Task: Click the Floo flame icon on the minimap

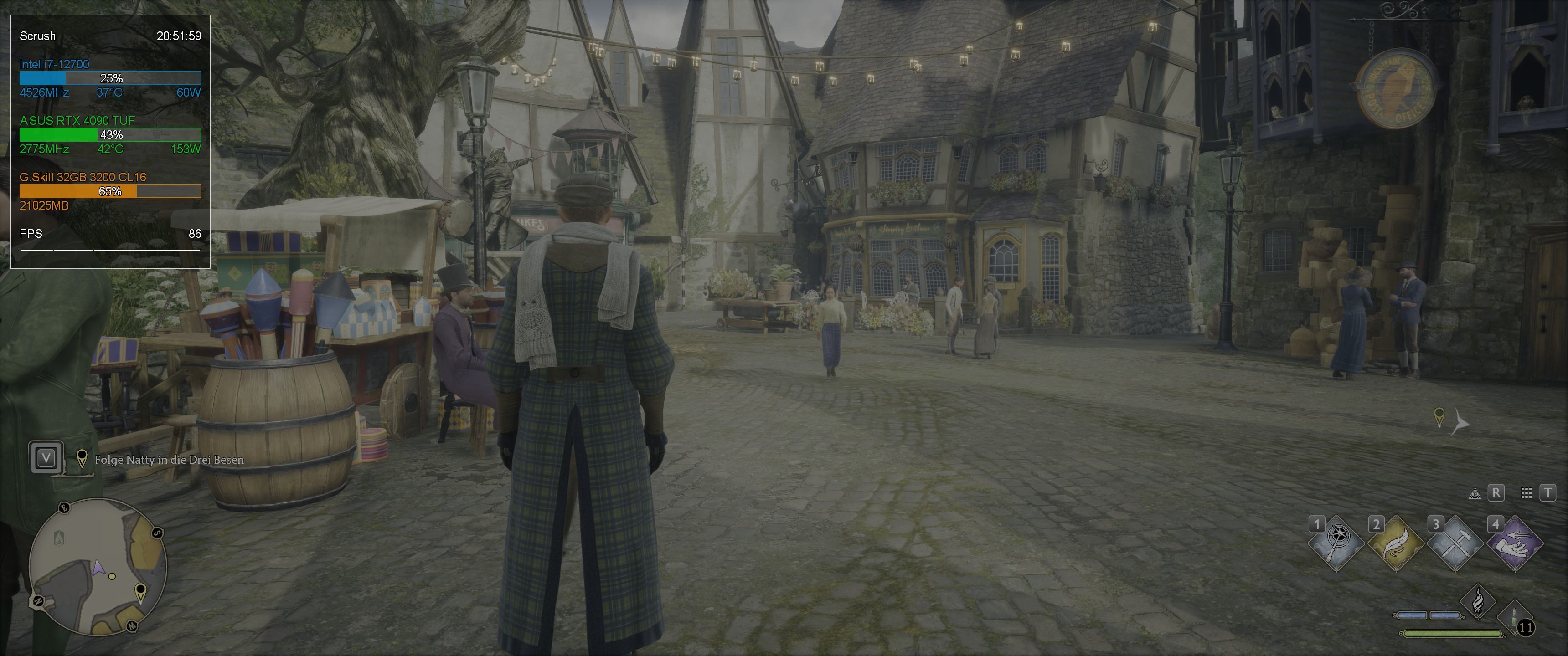Action: (x=59, y=538)
